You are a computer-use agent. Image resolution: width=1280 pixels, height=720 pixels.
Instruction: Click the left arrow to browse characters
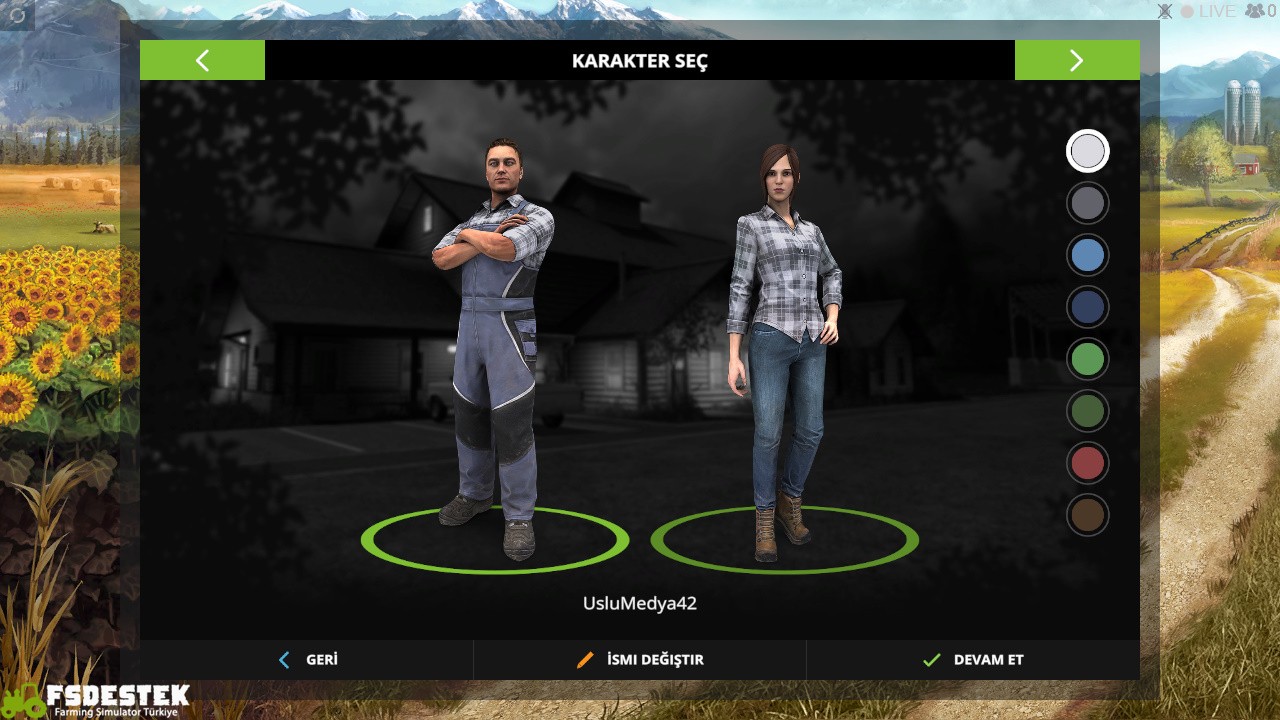(x=203, y=60)
